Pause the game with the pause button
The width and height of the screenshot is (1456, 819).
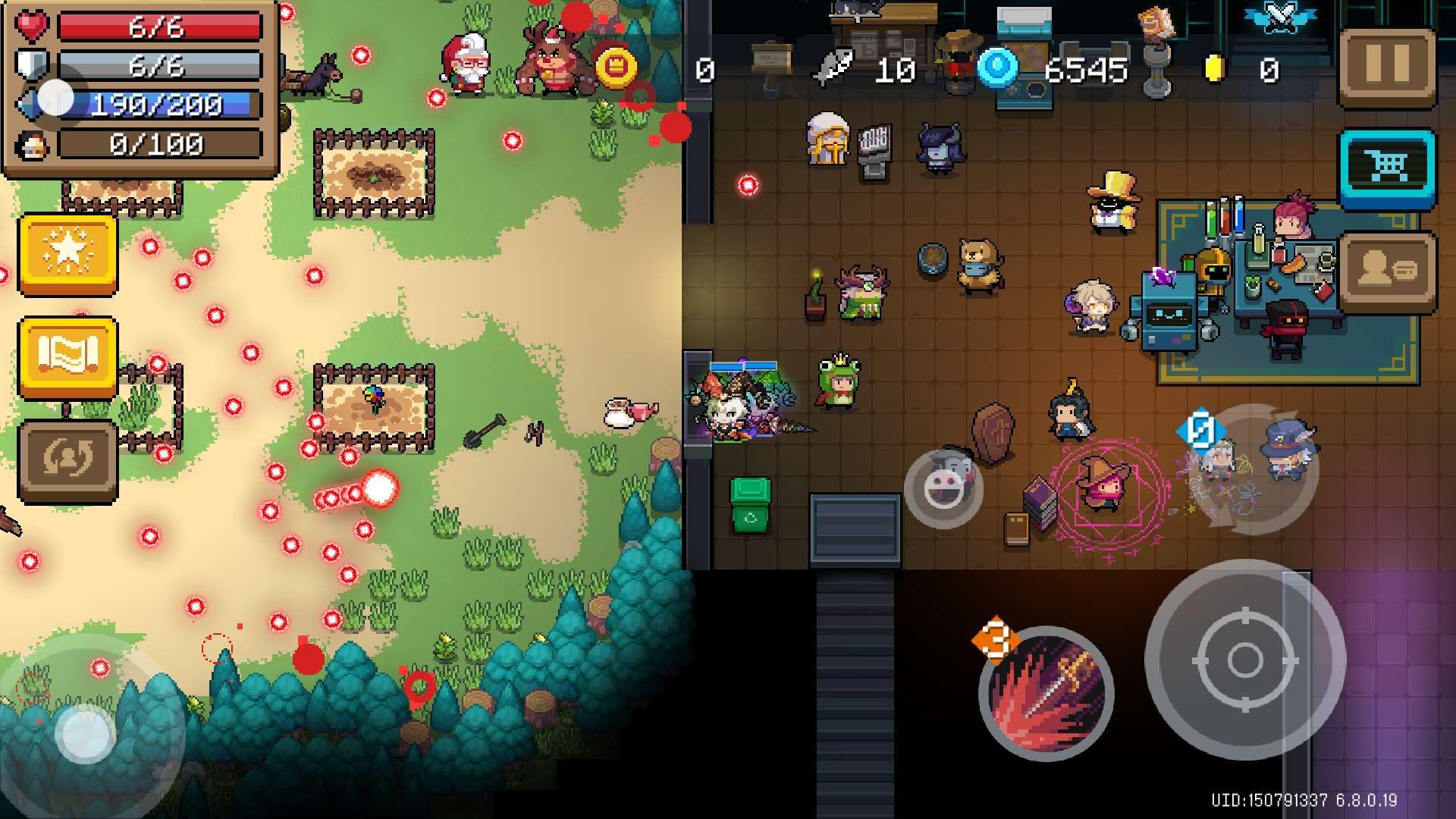(x=1387, y=67)
